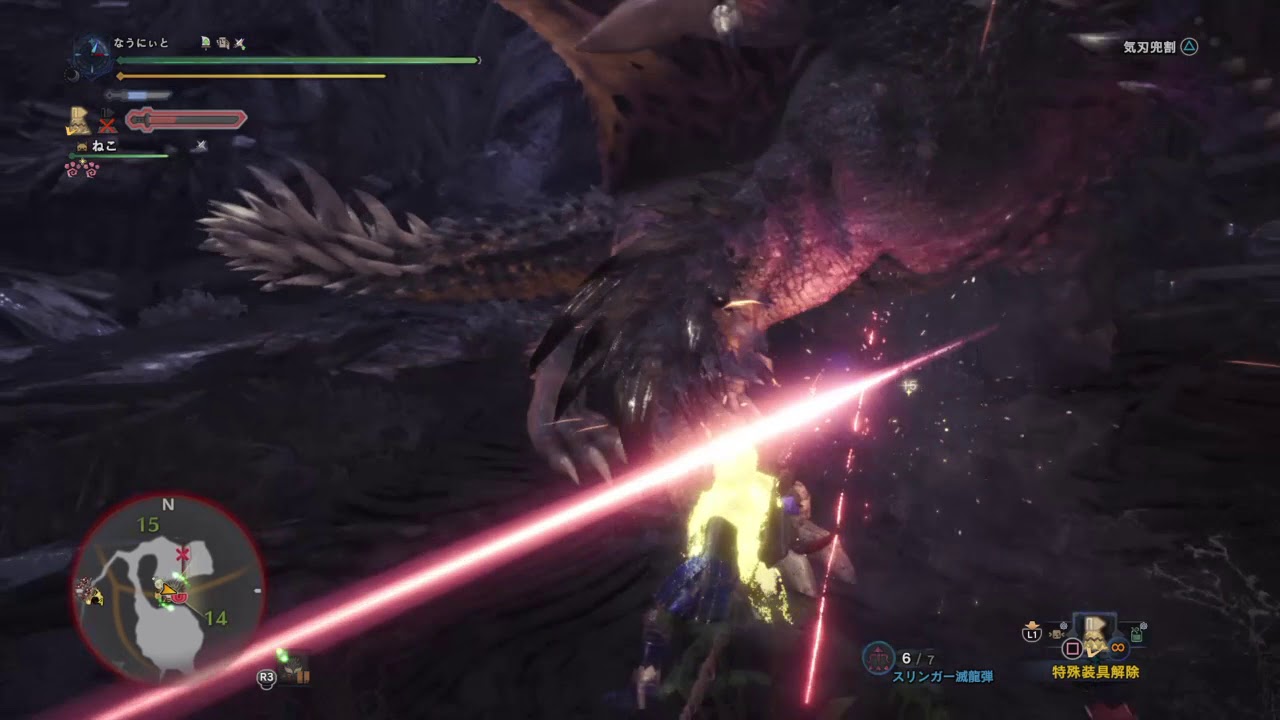Click the green leaf buff icon beside なうにぃと
The image size is (1280, 720).
(x=204, y=43)
